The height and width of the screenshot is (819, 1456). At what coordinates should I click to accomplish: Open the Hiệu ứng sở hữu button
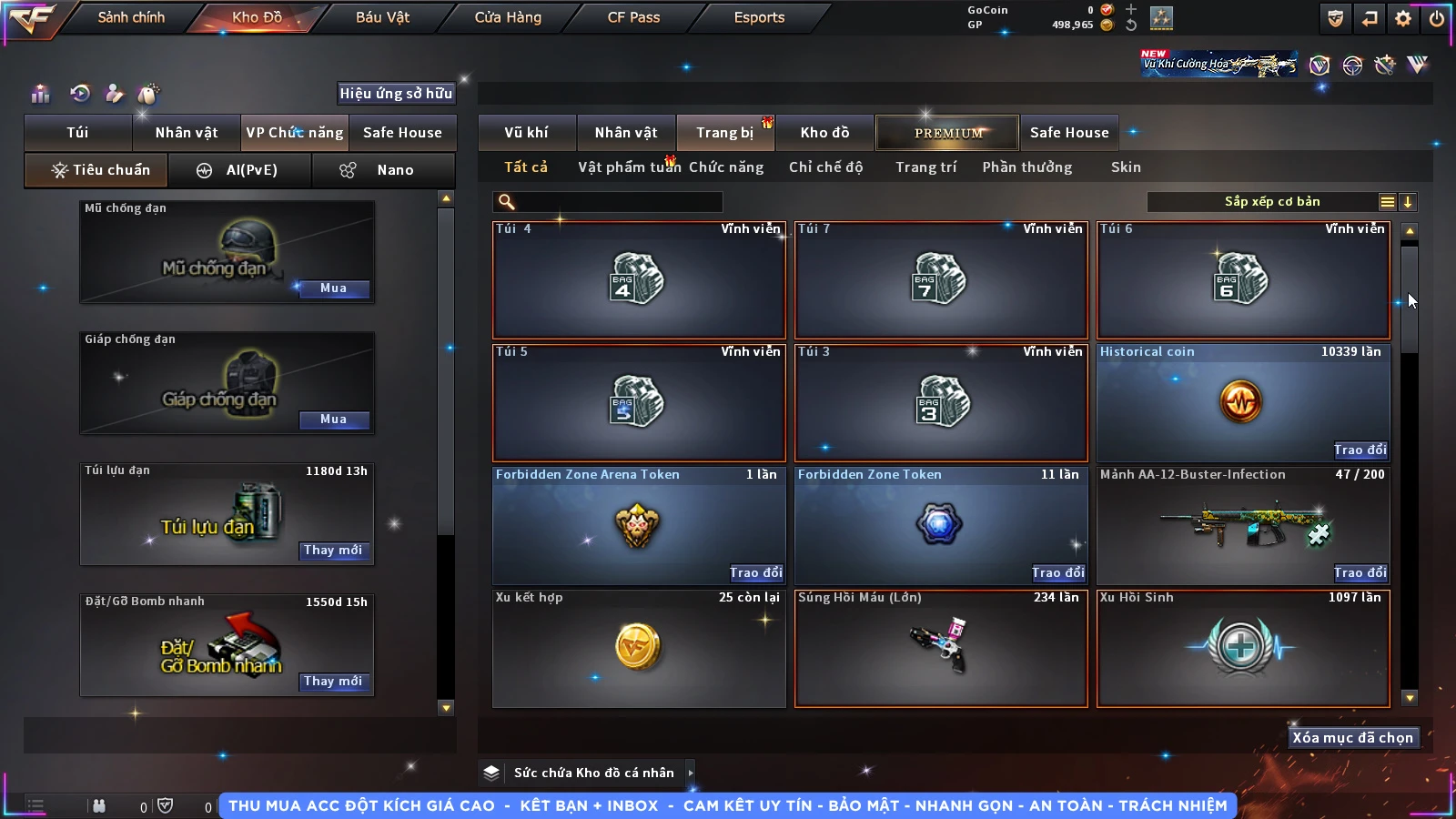pos(396,94)
